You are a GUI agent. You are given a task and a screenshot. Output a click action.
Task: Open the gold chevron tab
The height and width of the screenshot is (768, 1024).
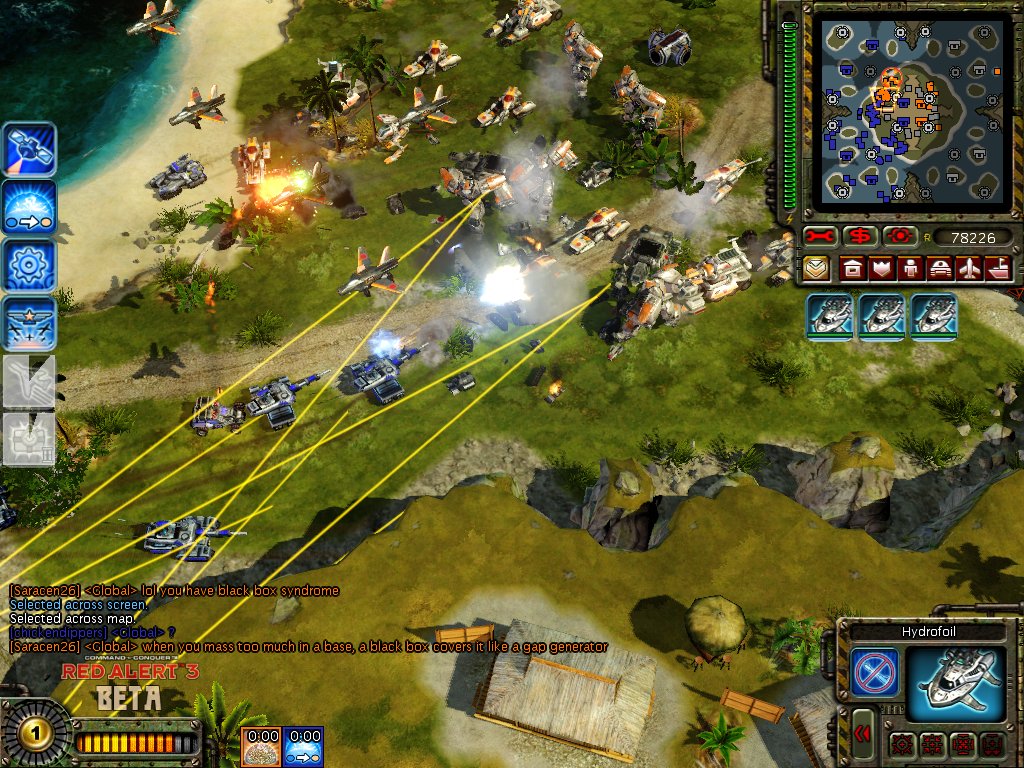point(814,268)
